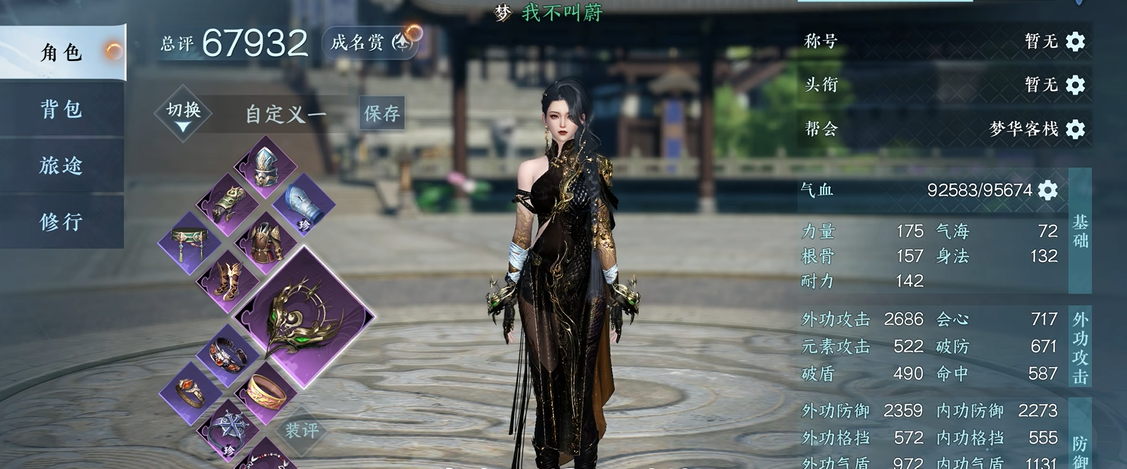Open the 角色 character tab
Image resolution: width=1127 pixels, height=469 pixels.
[62, 53]
